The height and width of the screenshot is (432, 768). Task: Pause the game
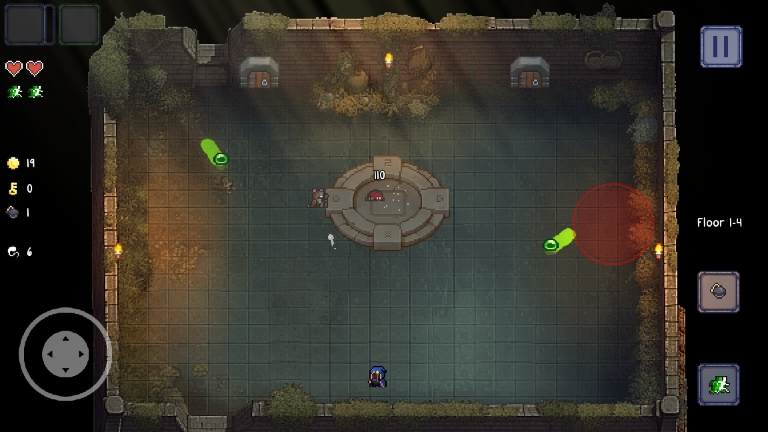point(720,46)
